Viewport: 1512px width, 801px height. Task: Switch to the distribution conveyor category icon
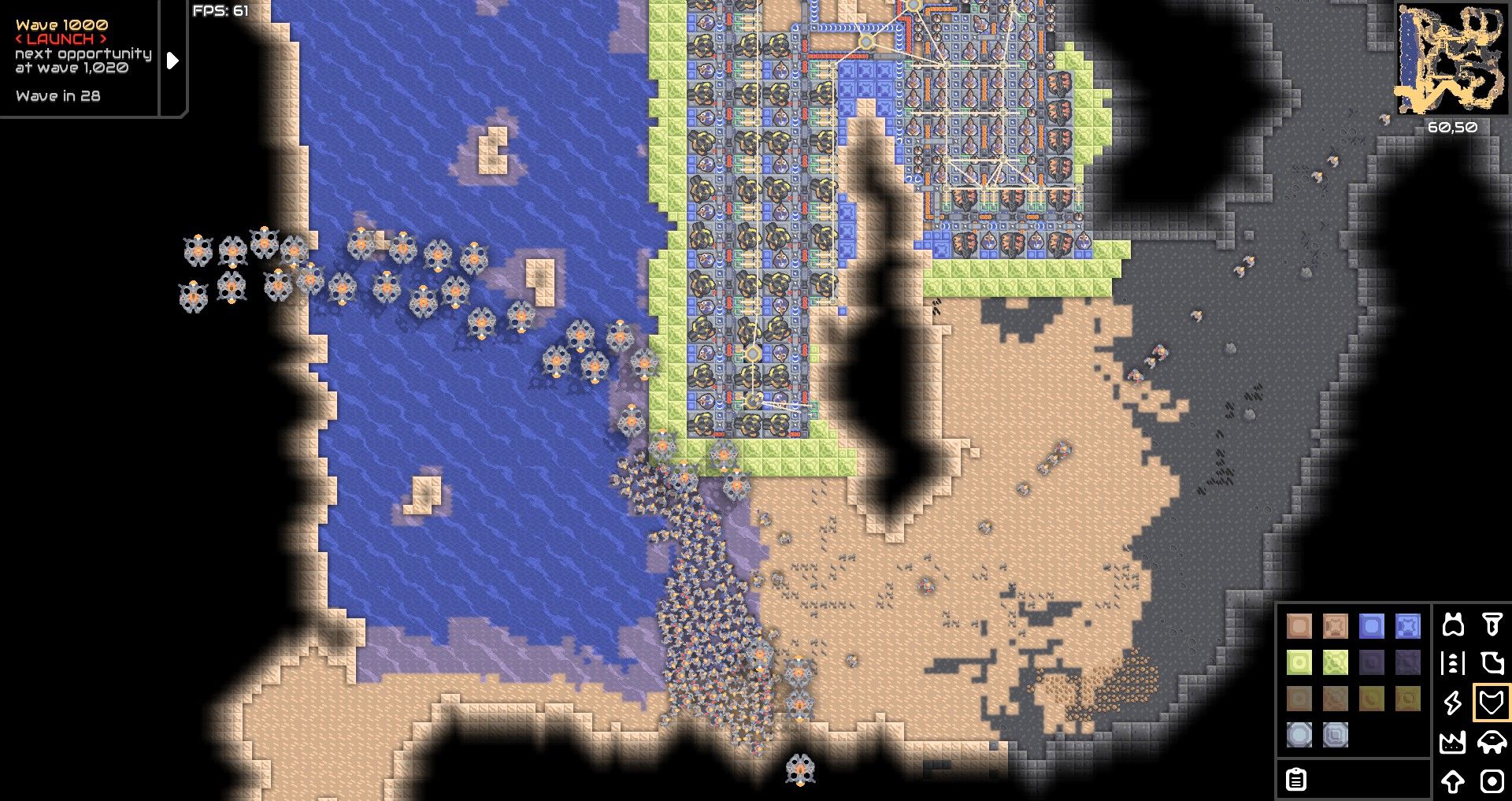coord(1452,662)
